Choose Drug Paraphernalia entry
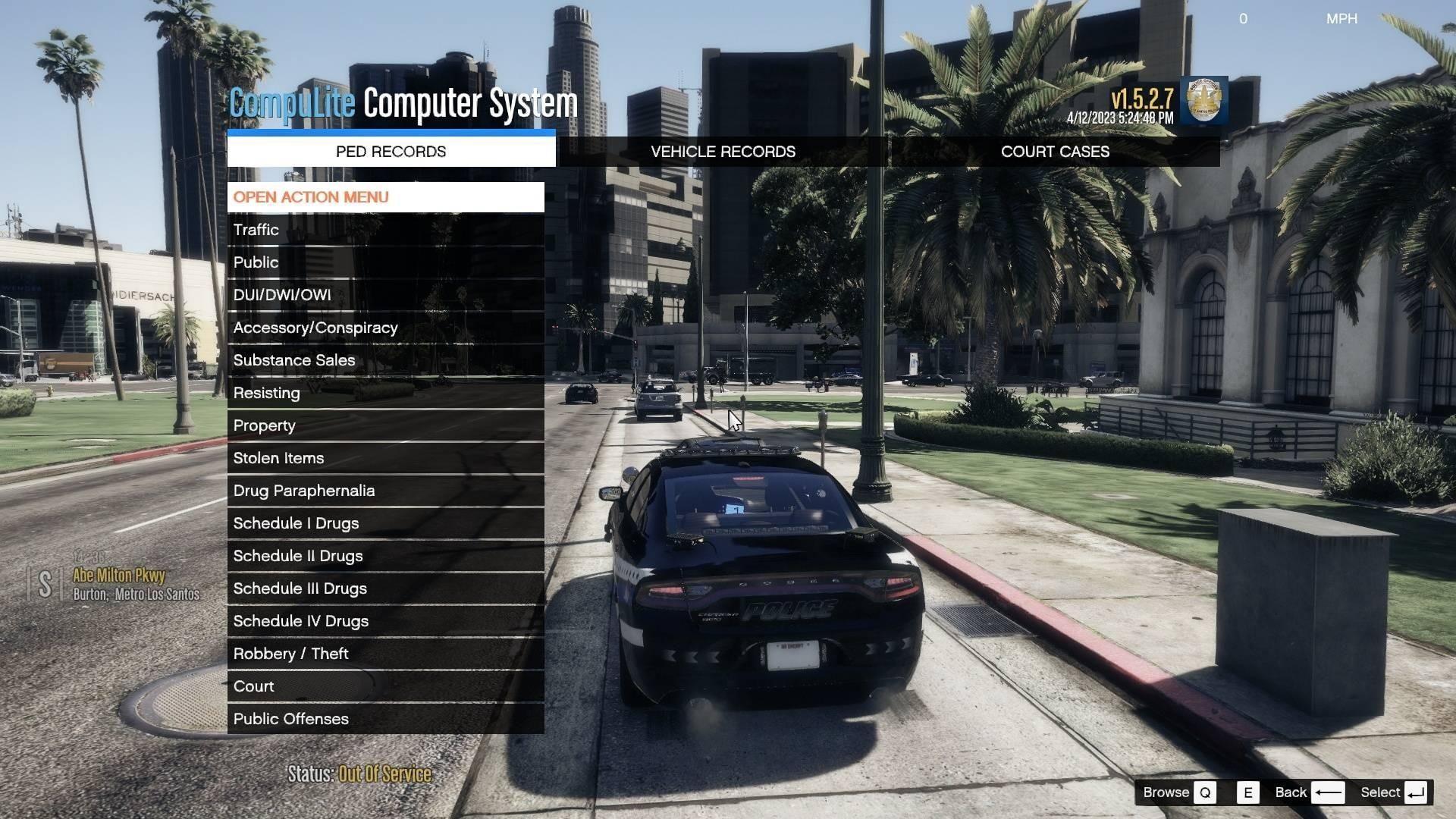1456x819 pixels. point(385,491)
